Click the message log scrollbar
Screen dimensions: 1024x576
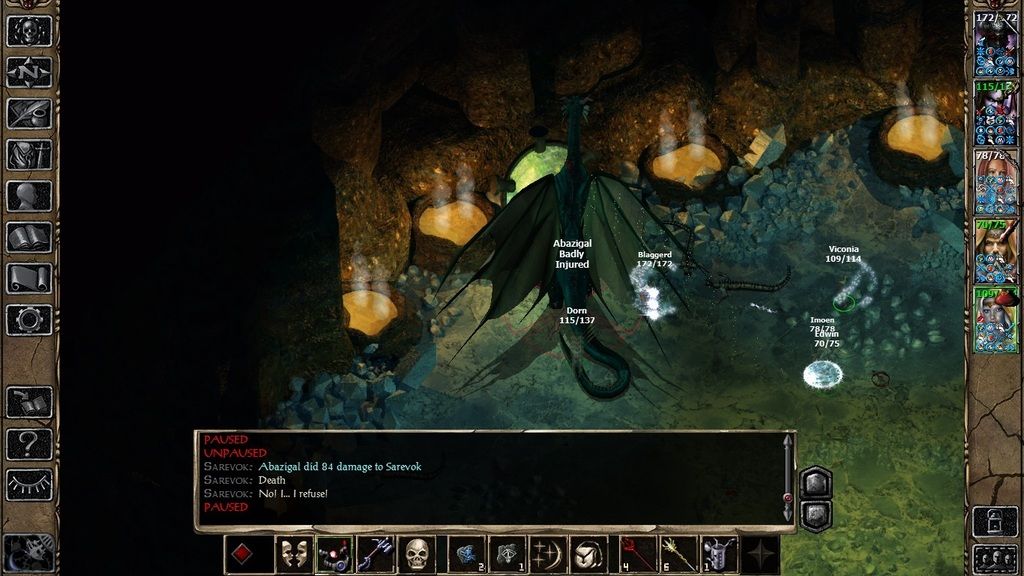pos(788,476)
